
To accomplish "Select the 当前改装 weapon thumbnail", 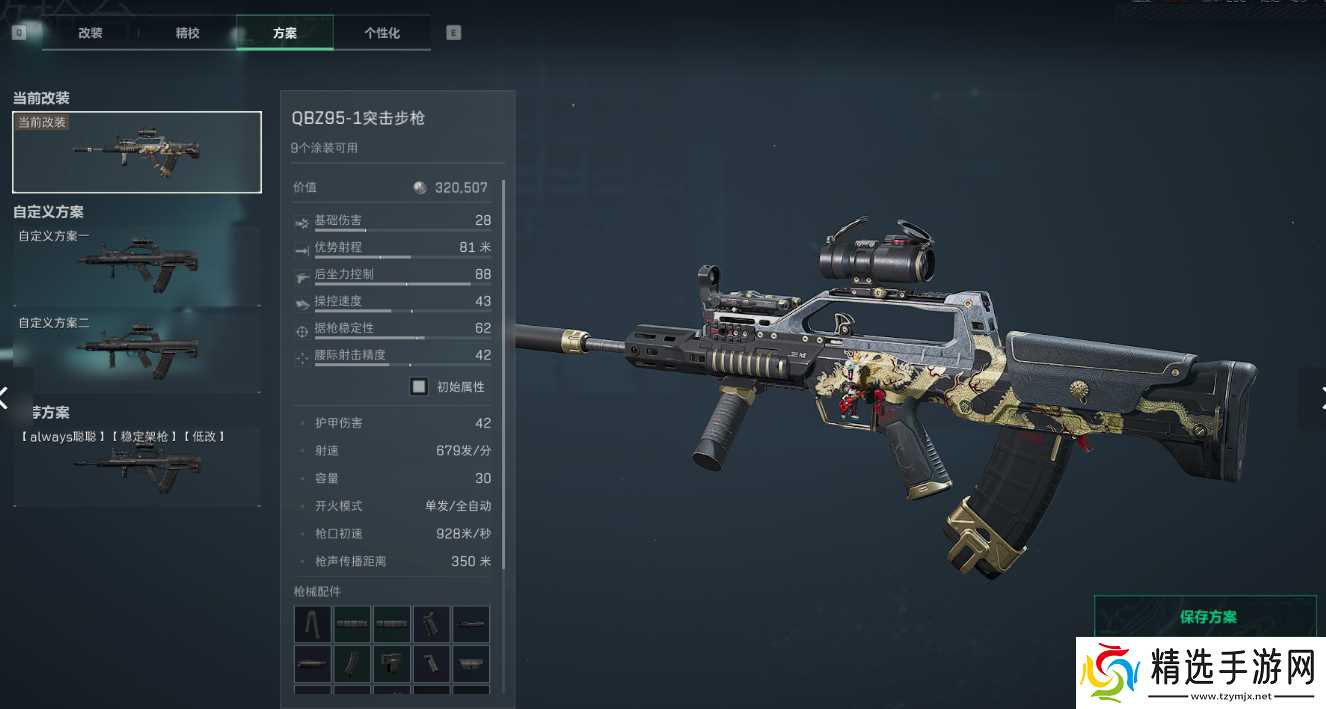I will (x=137, y=152).
